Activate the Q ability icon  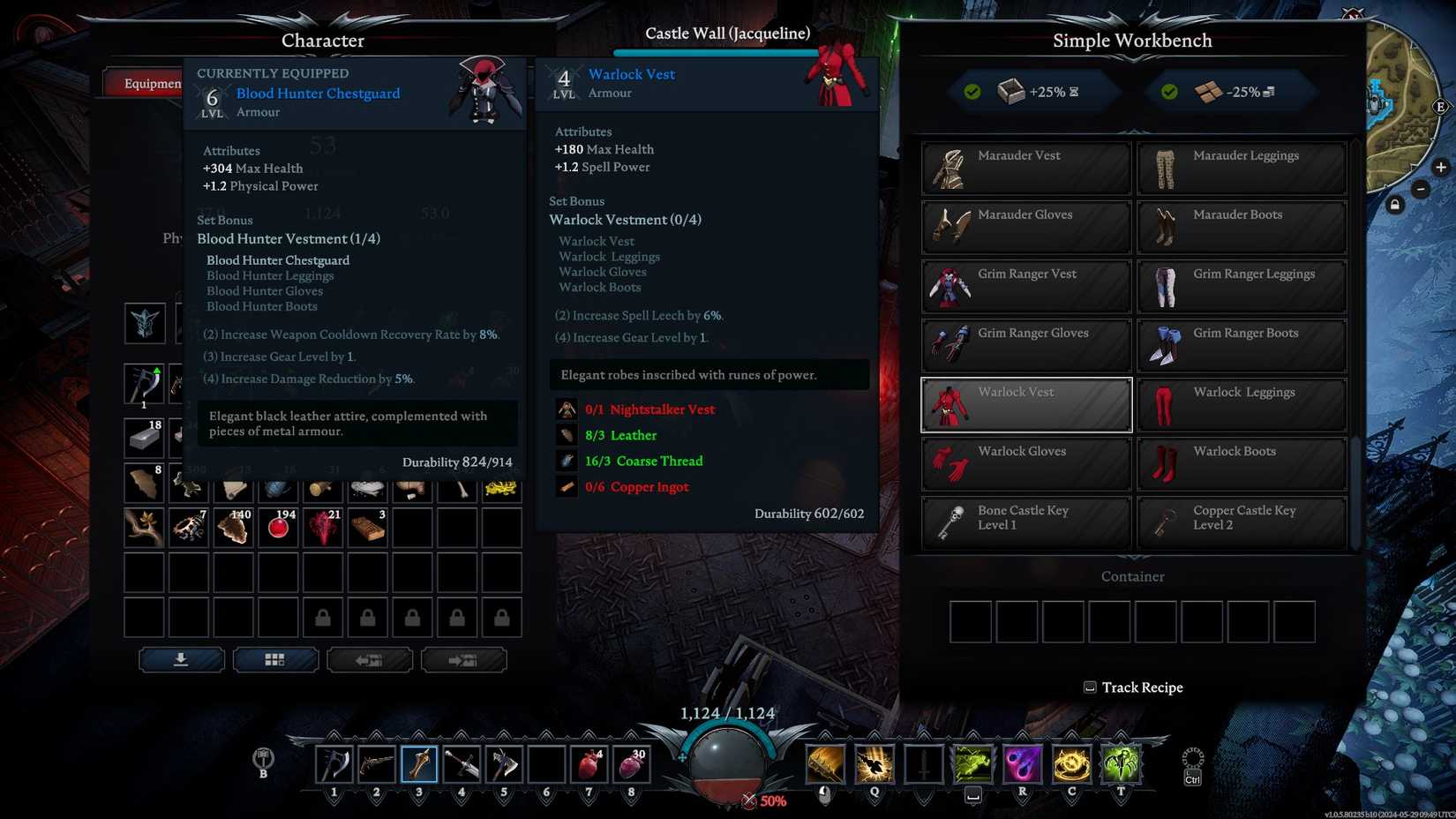[x=874, y=763]
